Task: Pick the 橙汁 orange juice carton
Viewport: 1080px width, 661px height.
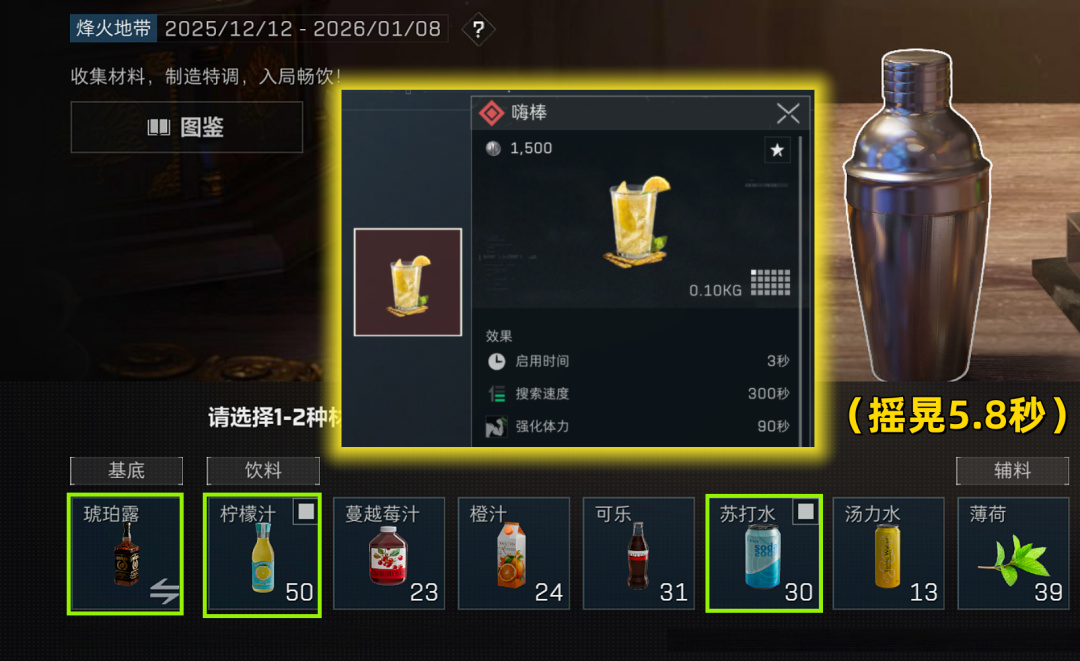Action: [x=514, y=553]
